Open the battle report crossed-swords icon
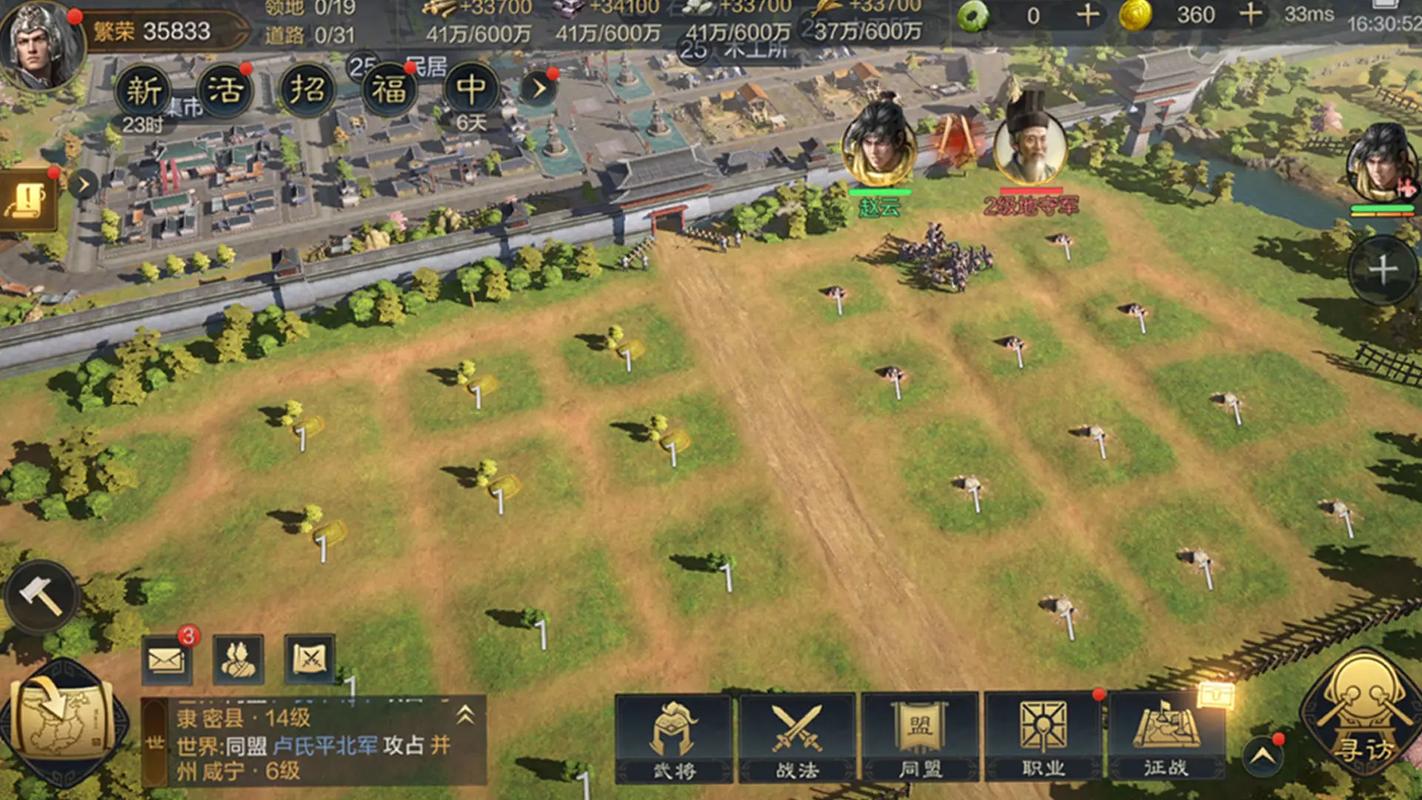Screen dimensions: 1422x800 310,660
